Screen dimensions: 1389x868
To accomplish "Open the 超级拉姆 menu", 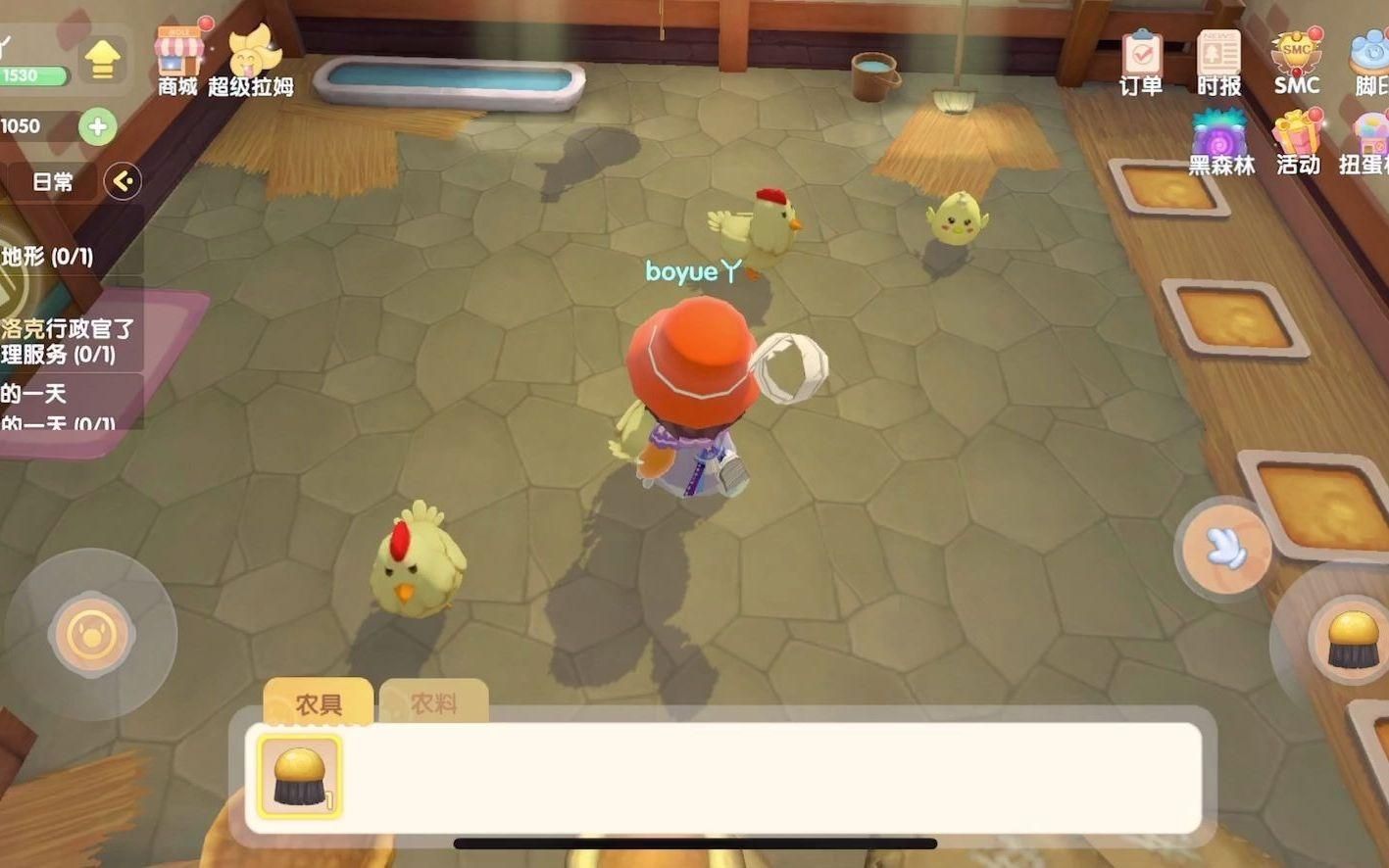I will click(x=252, y=59).
